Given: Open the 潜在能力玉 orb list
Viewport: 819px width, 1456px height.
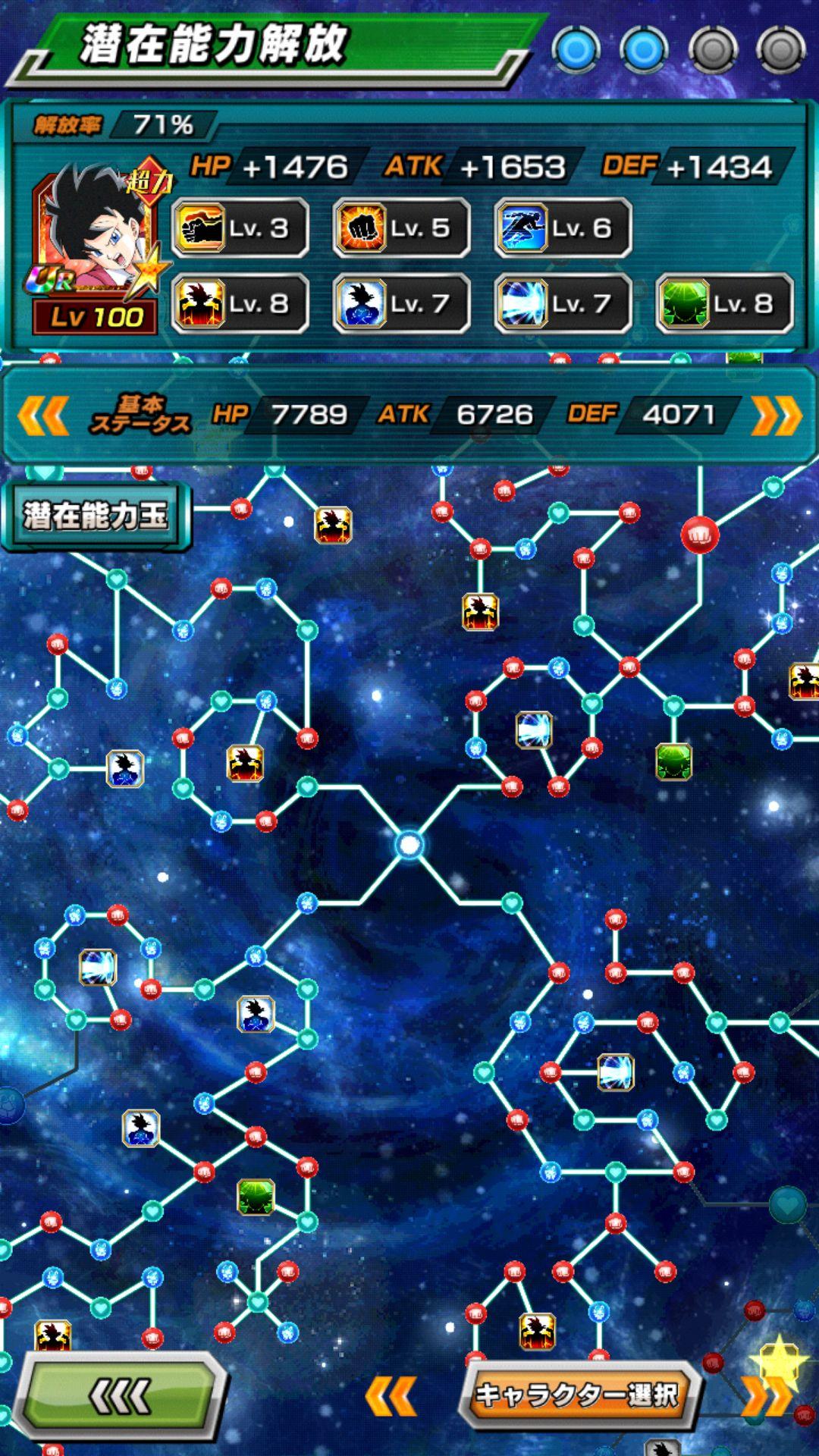Looking at the screenshot, I should pyautogui.click(x=96, y=516).
